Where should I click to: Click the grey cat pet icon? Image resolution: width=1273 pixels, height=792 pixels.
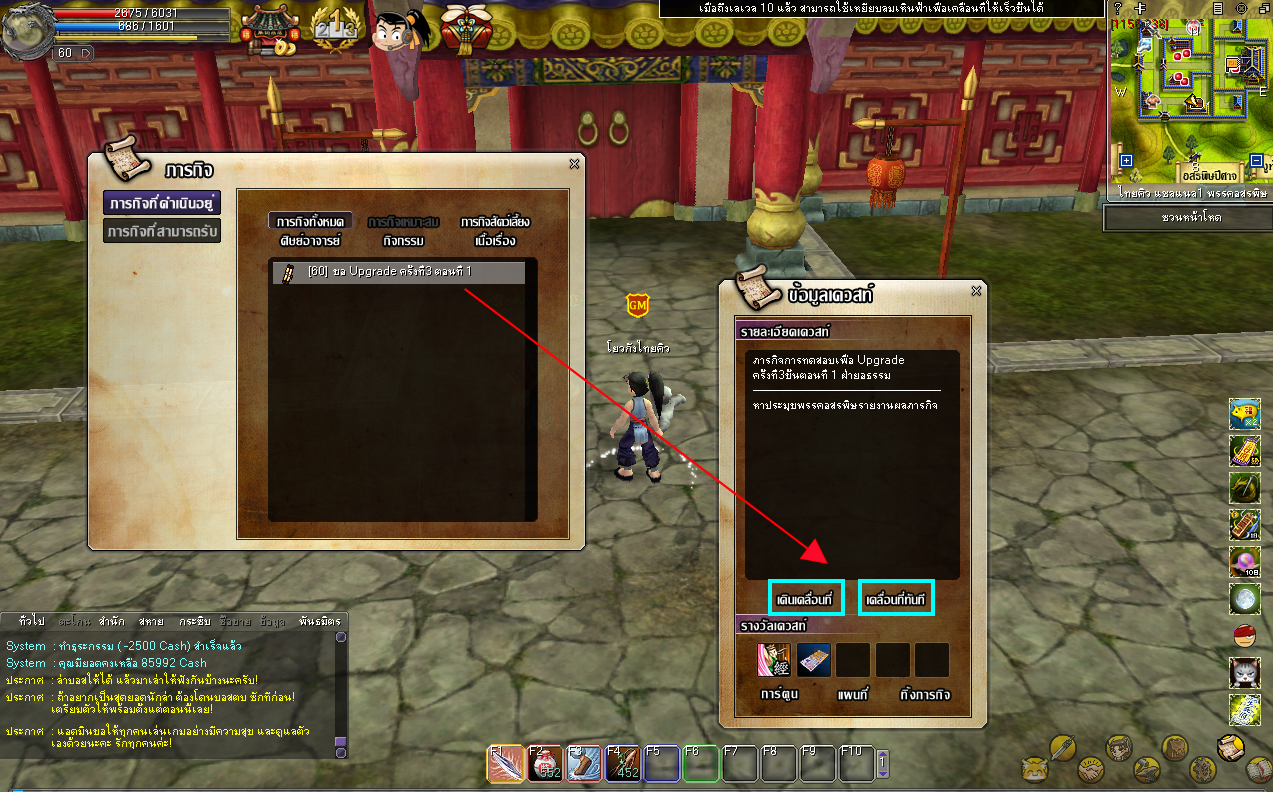pos(1244,671)
